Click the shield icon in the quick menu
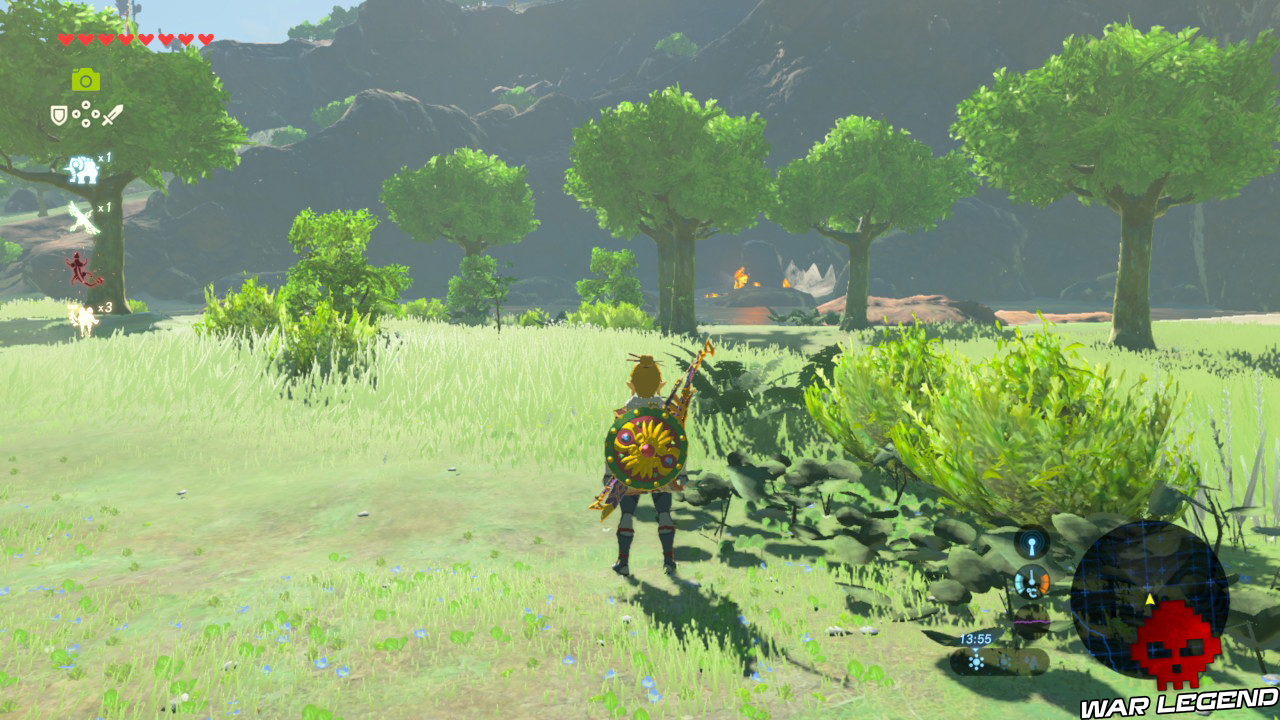 click(x=58, y=114)
